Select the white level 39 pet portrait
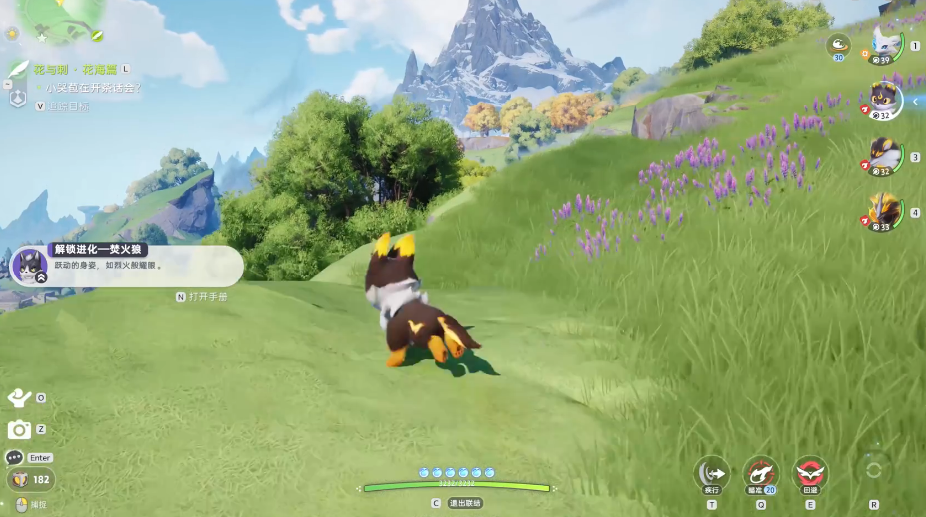 (x=885, y=46)
